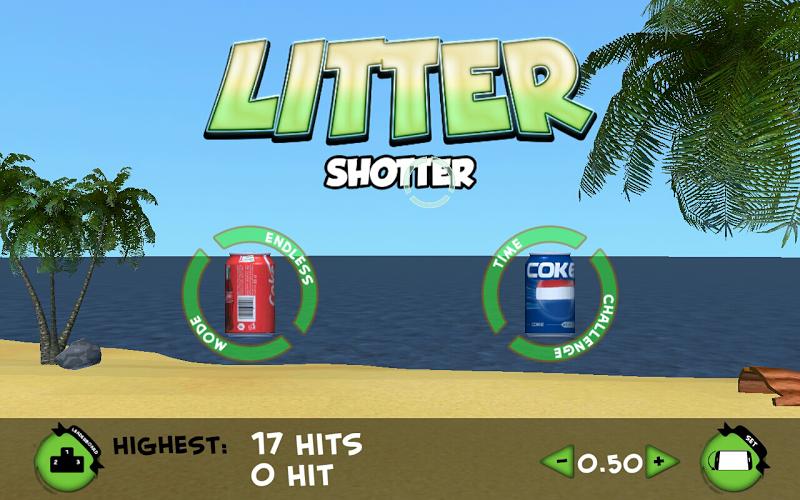Start Endless Mode with the red can
Image resolution: width=800 pixels, height=500 pixels.
pyautogui.click(x=249, y=293)
